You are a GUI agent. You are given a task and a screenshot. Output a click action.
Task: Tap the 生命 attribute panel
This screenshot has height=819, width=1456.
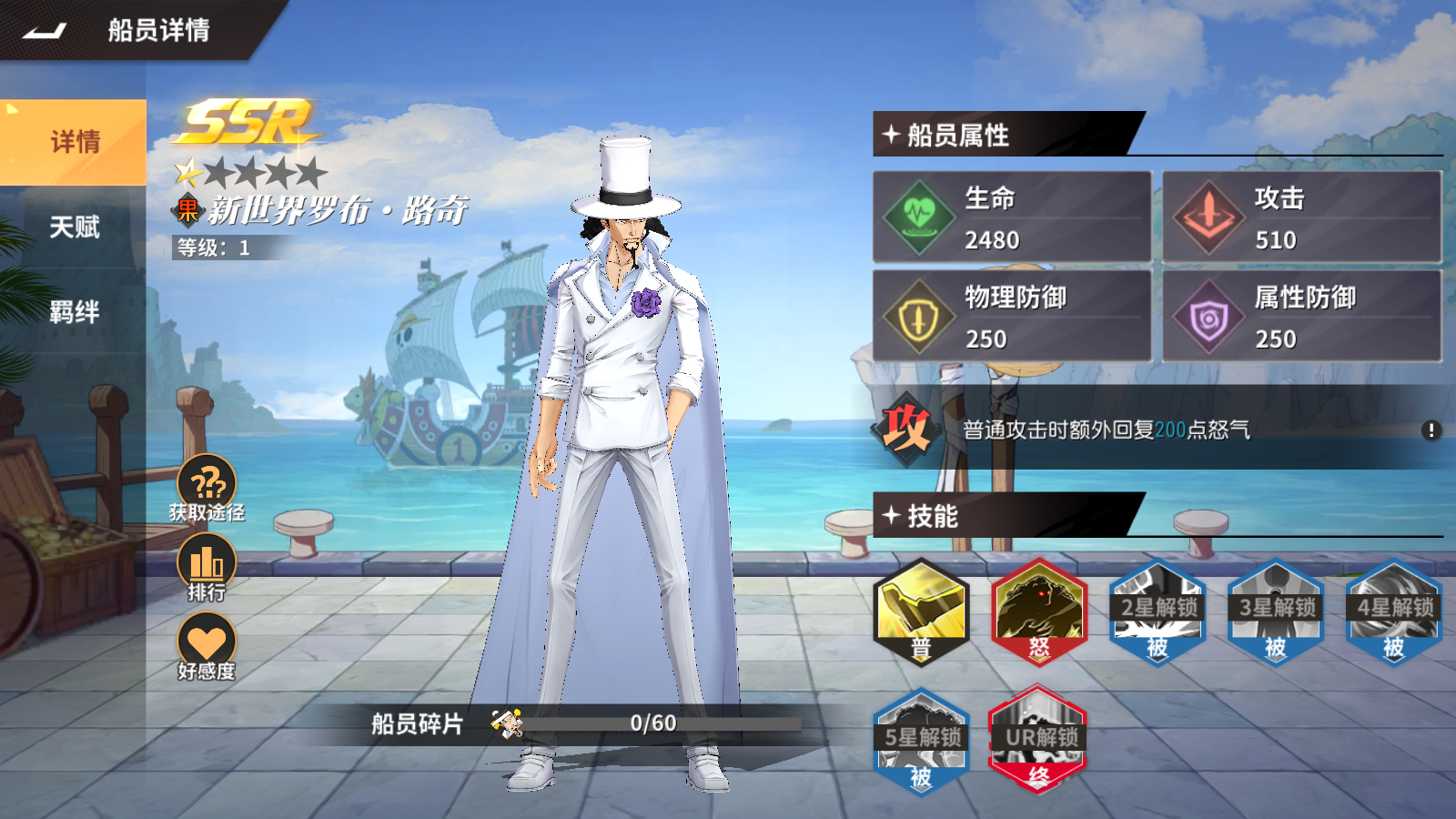click(1012, 217)
